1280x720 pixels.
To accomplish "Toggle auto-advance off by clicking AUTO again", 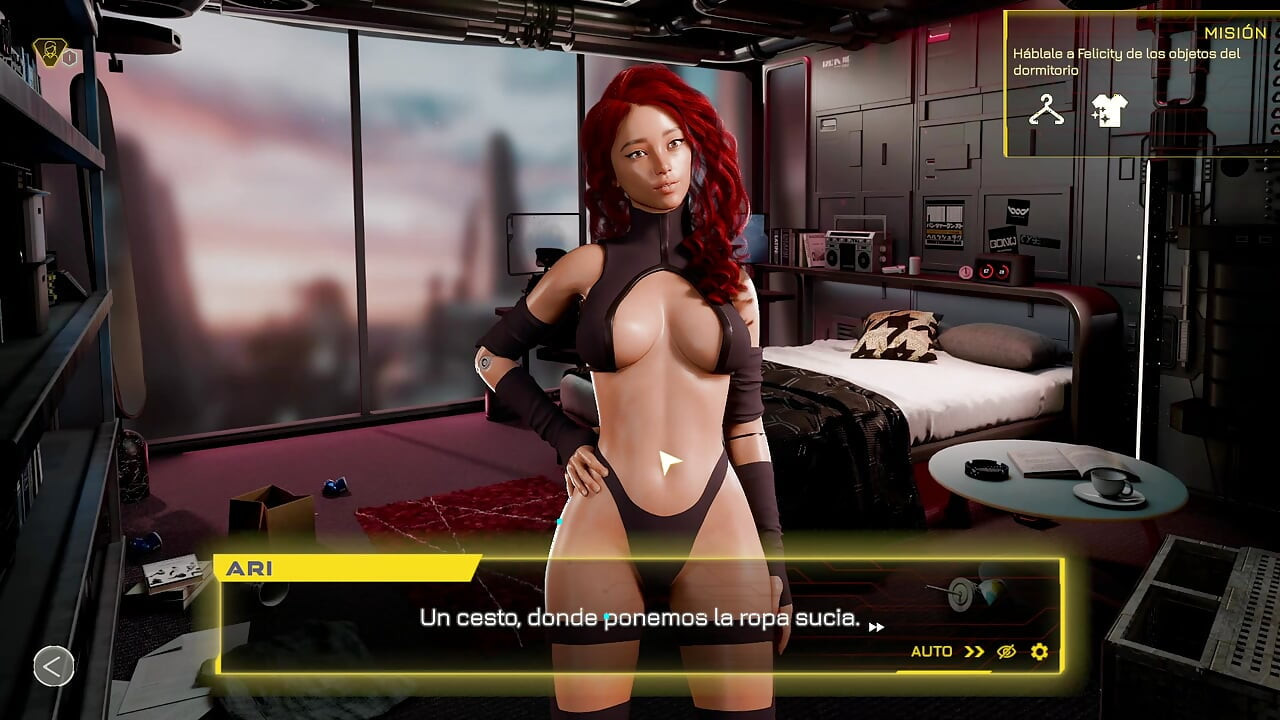I will [931, 652].
